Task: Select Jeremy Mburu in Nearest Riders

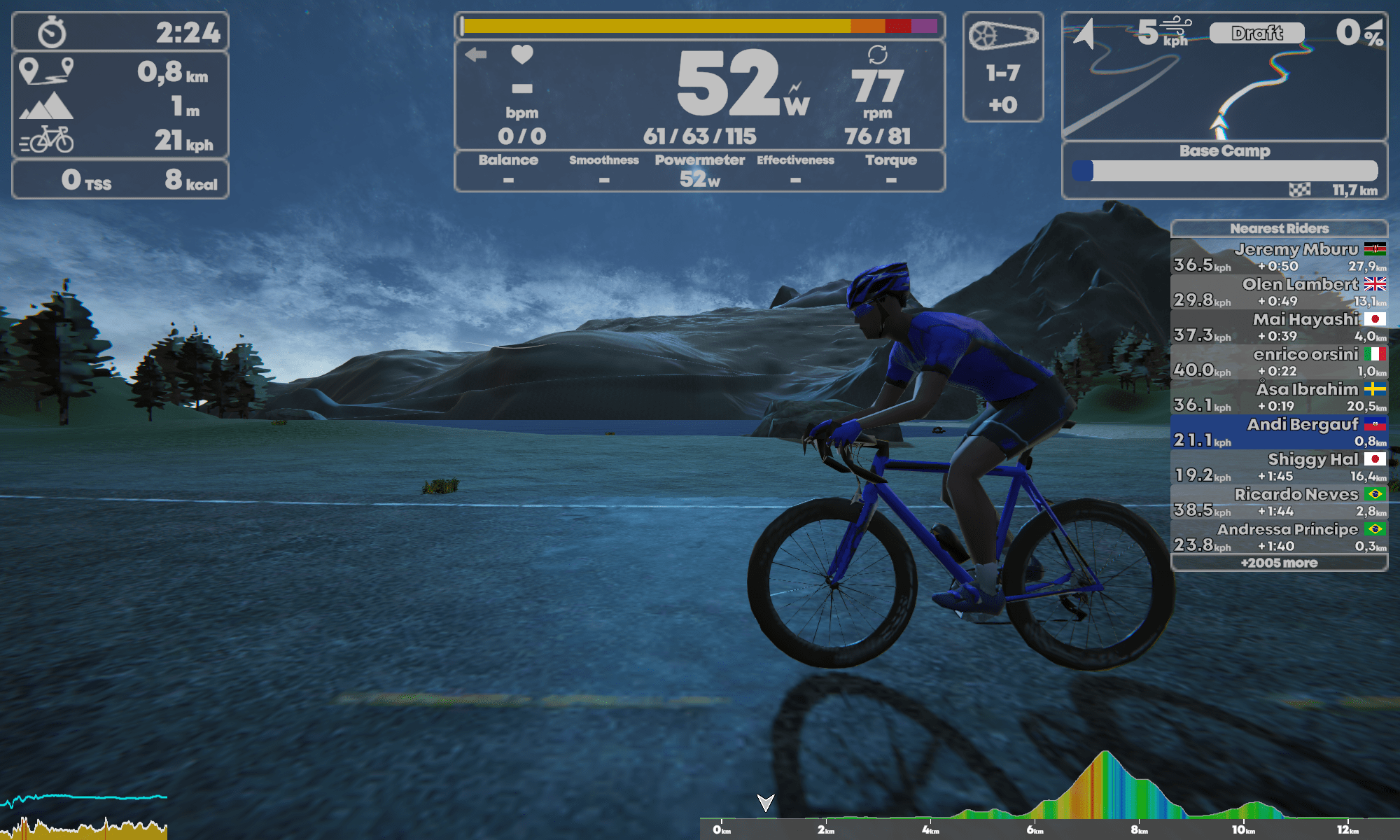Action: 1279,257
